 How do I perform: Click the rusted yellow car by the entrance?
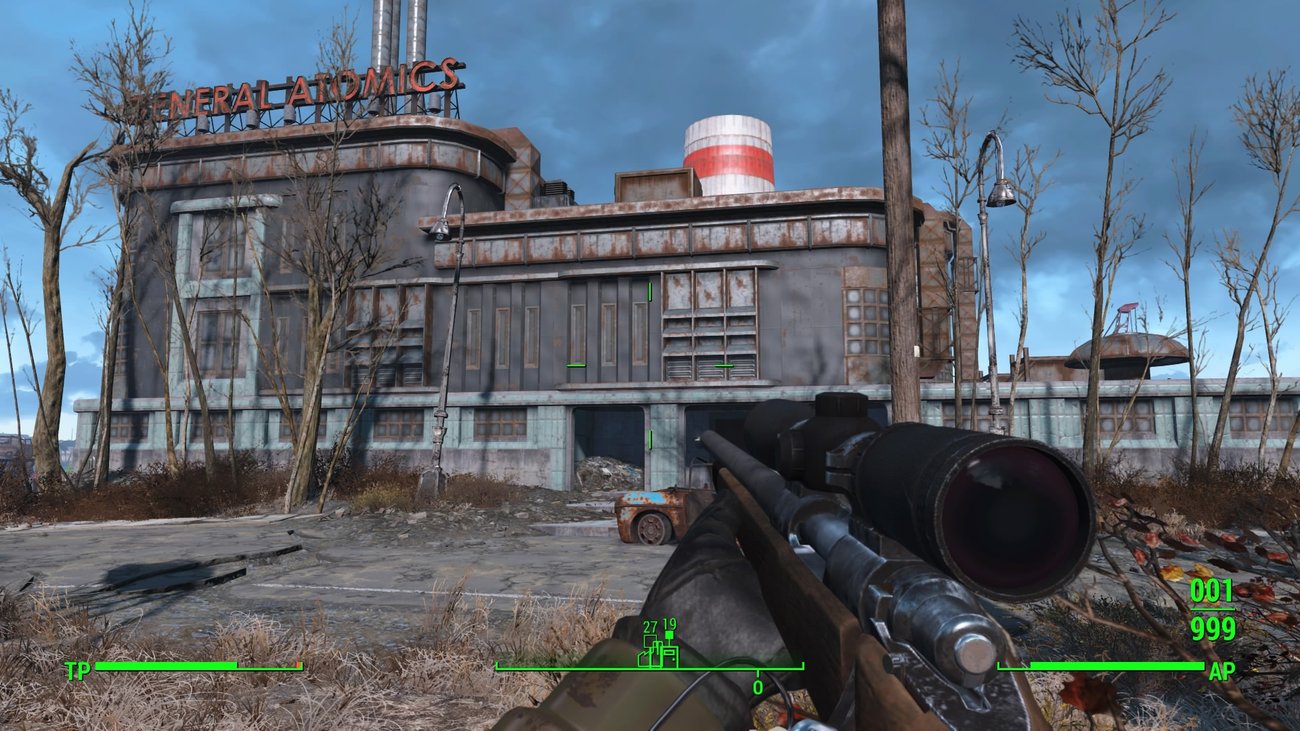[655, 505]
